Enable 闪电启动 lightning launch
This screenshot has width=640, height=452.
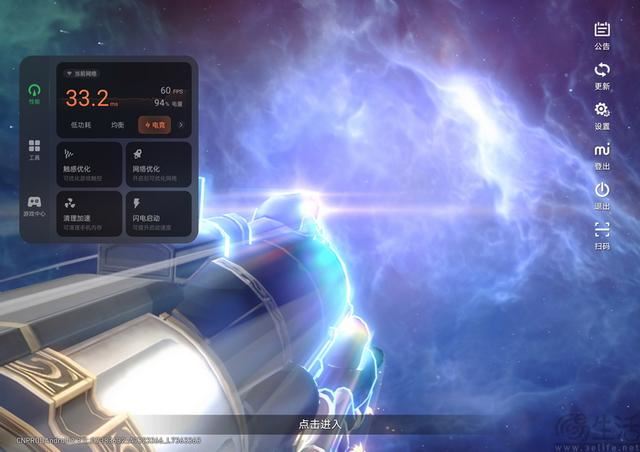tap(159, 213)
